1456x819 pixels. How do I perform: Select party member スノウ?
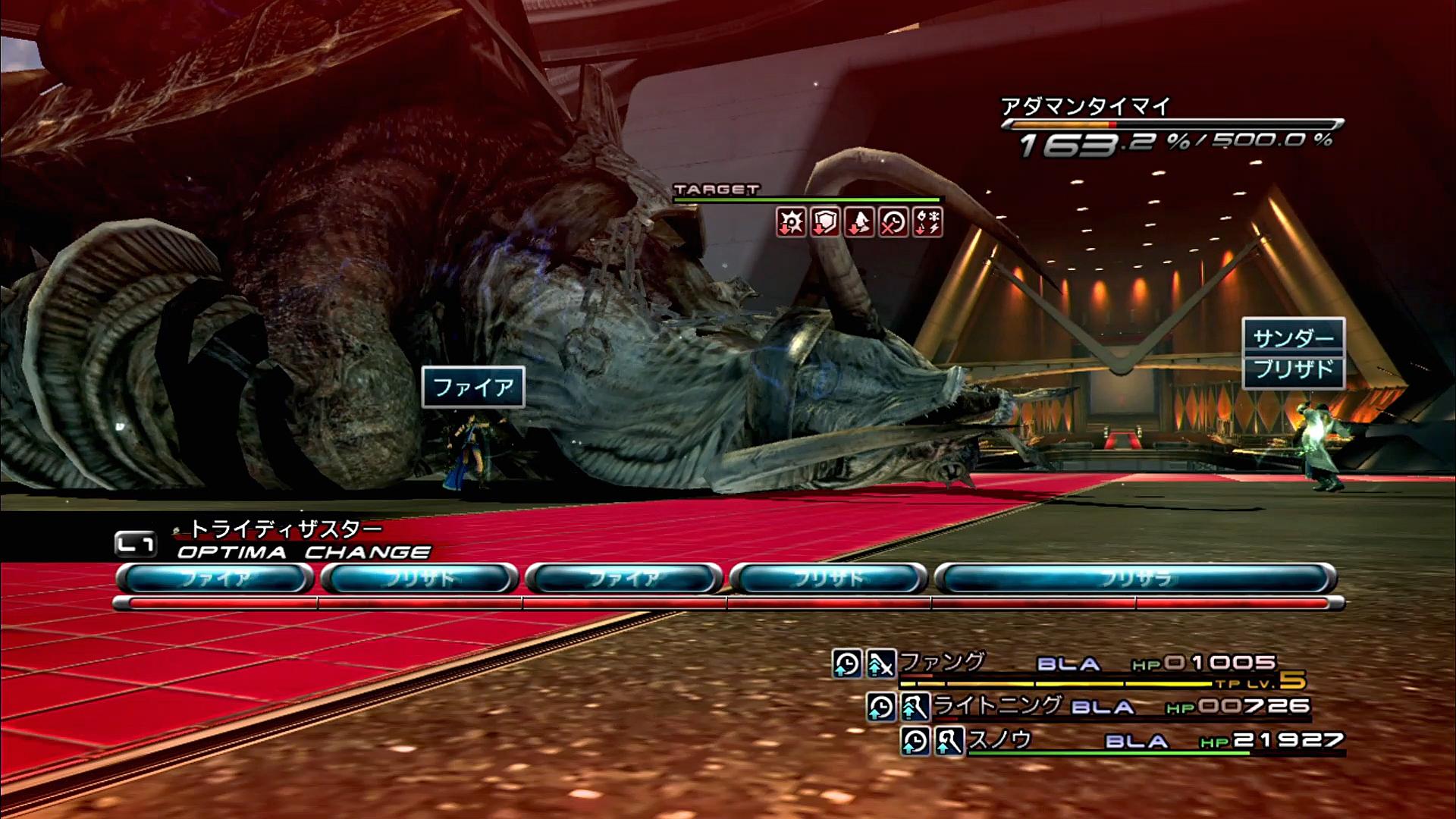(x=999, y=739)
